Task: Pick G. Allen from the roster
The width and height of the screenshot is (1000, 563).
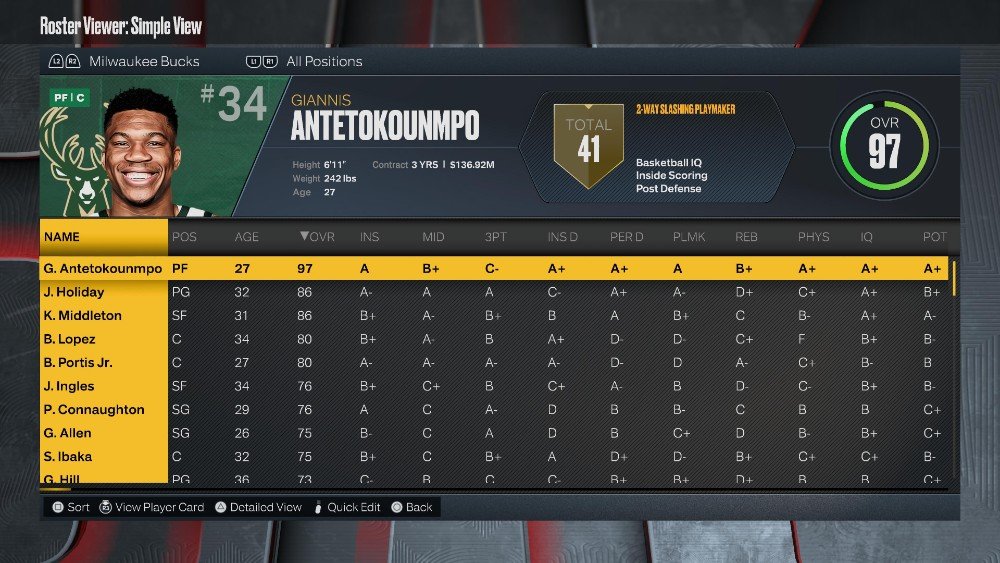Action: pyautogui.click(x=67, y=433)
